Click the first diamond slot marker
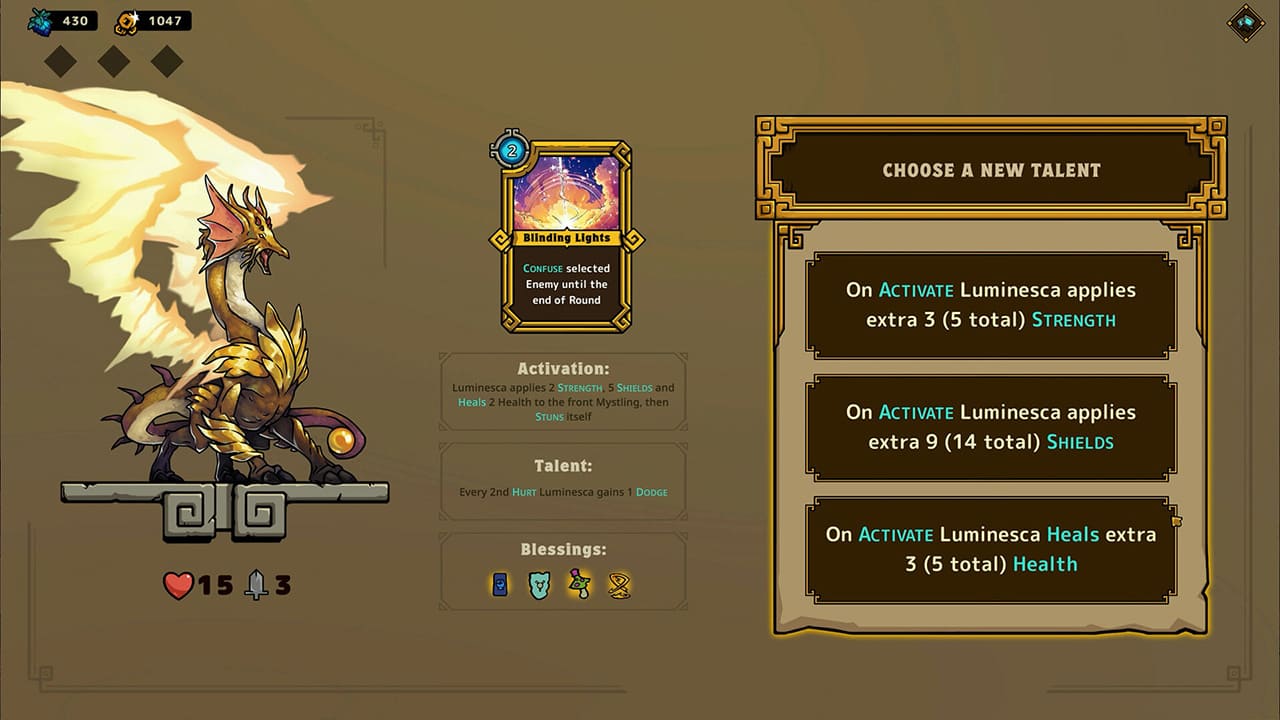 coord(60,61)
